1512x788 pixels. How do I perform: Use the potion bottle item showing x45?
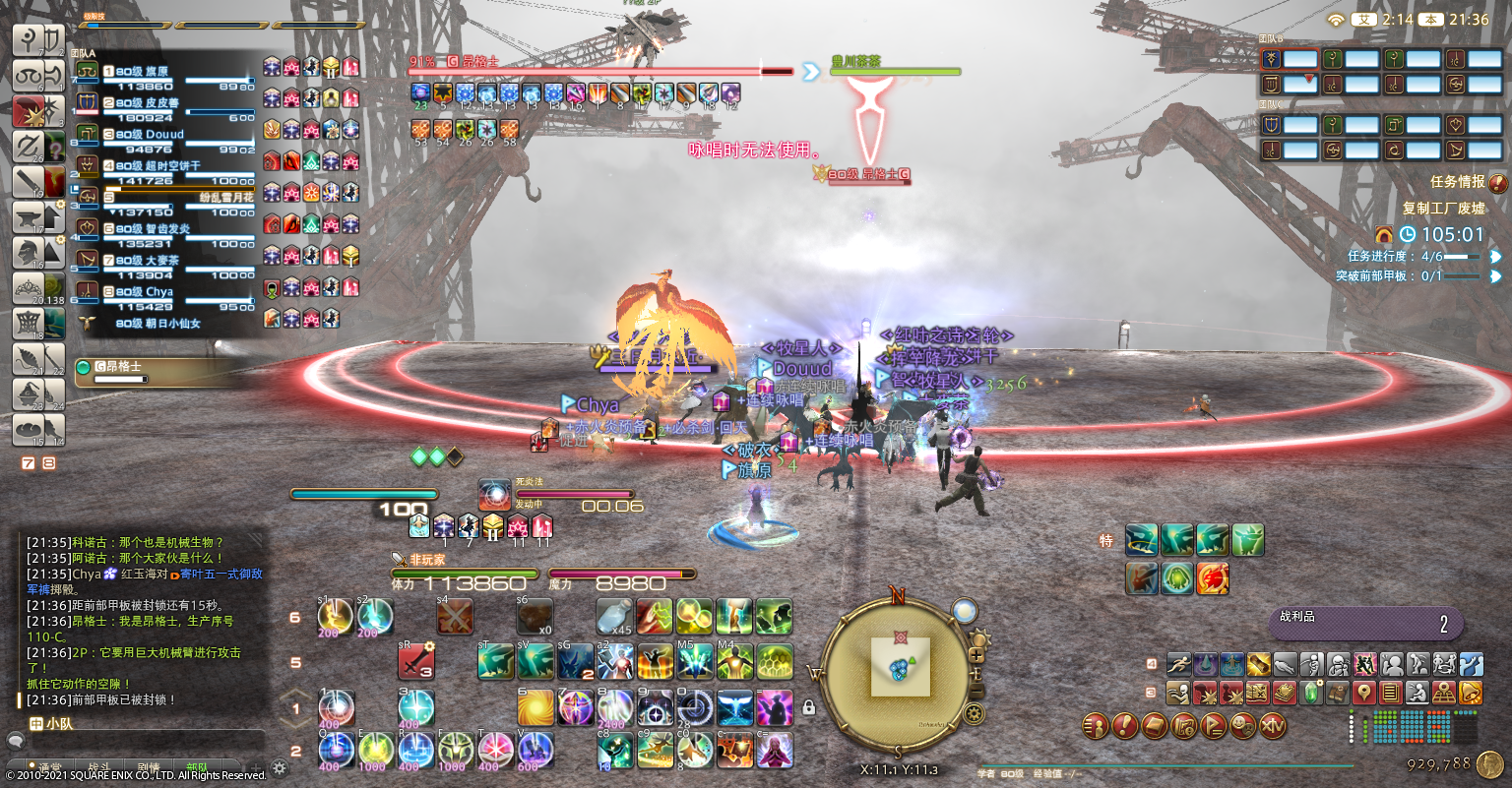pos(614,617)
